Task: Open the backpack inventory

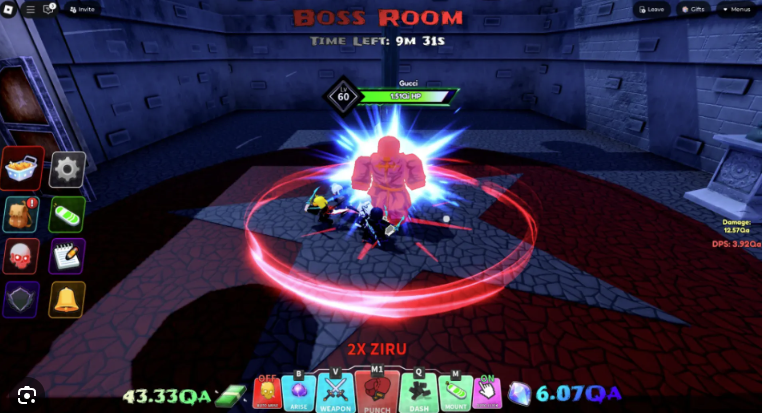Action: [x=22, y=213]
